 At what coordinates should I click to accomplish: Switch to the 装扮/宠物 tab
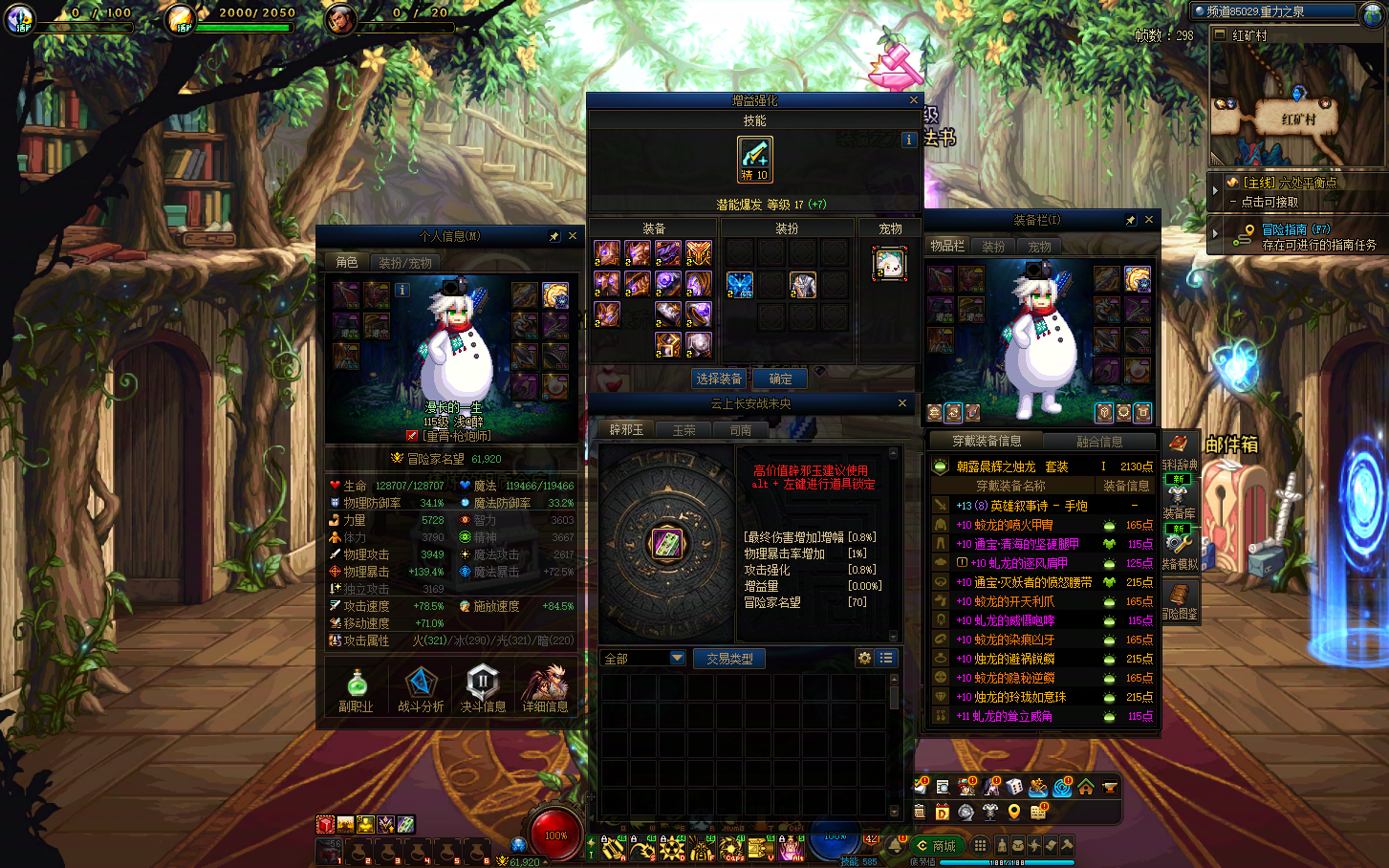point(405,262)
